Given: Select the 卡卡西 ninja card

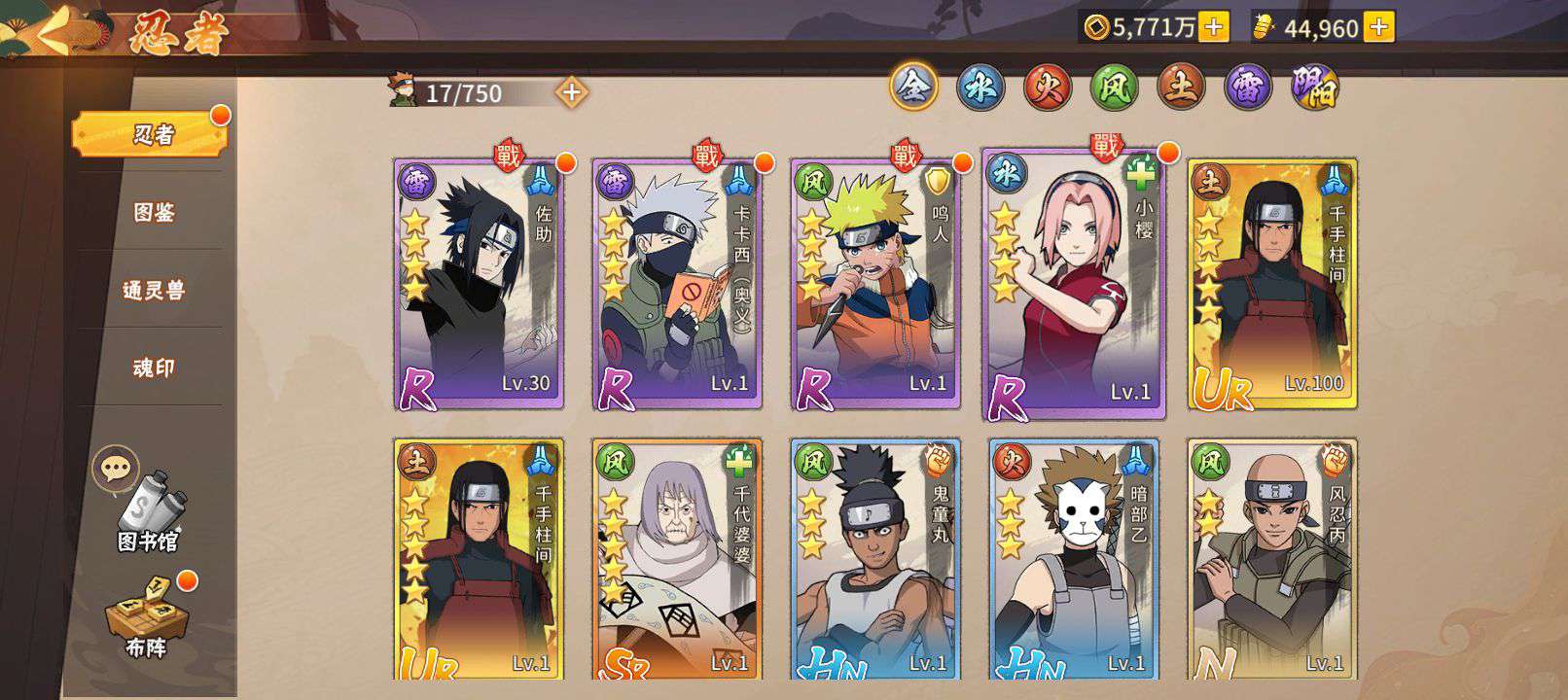Looking at the screenshot, I should (678, 284).
